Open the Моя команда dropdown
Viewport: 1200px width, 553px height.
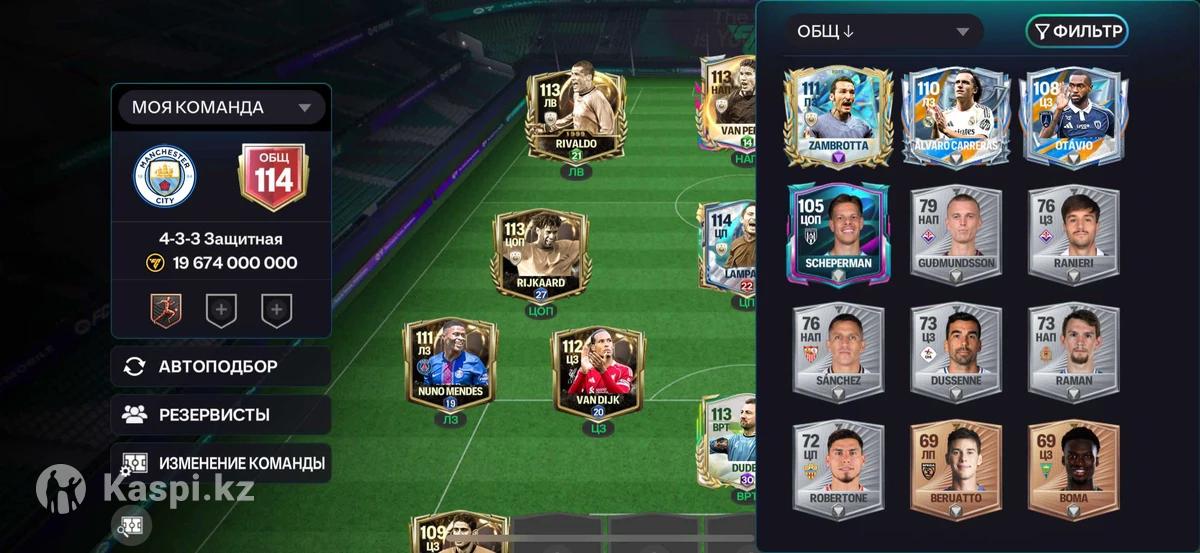point(222,108)
